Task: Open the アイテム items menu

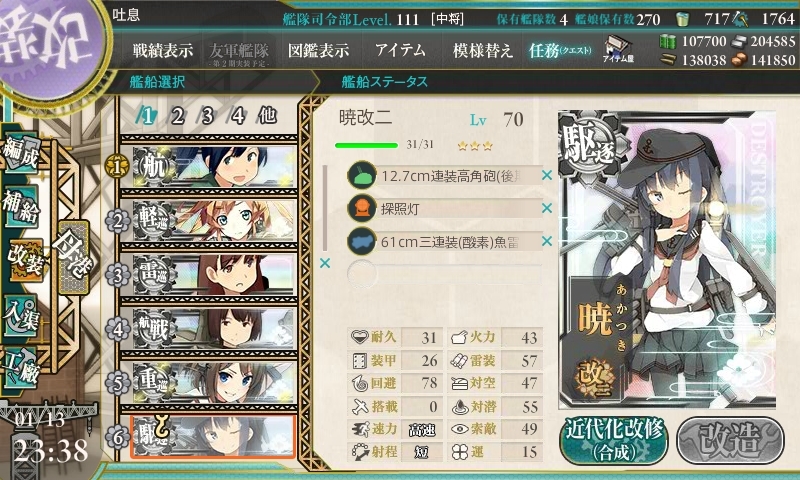Action: point(400,50)
